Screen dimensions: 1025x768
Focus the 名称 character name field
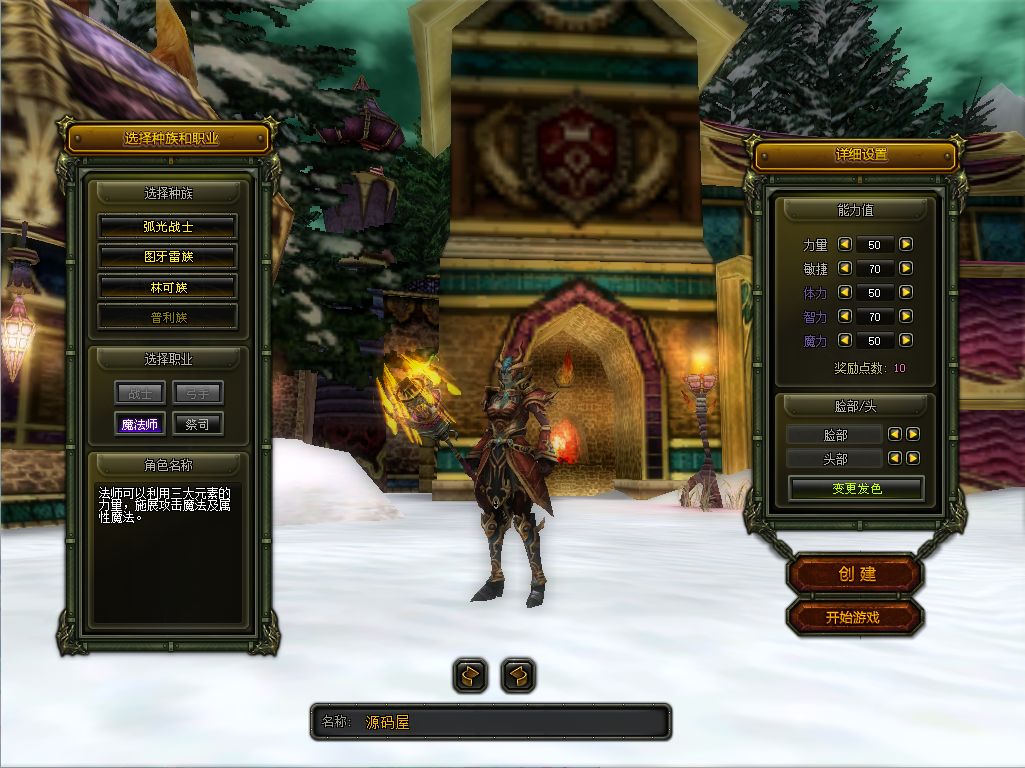[510, 722]
